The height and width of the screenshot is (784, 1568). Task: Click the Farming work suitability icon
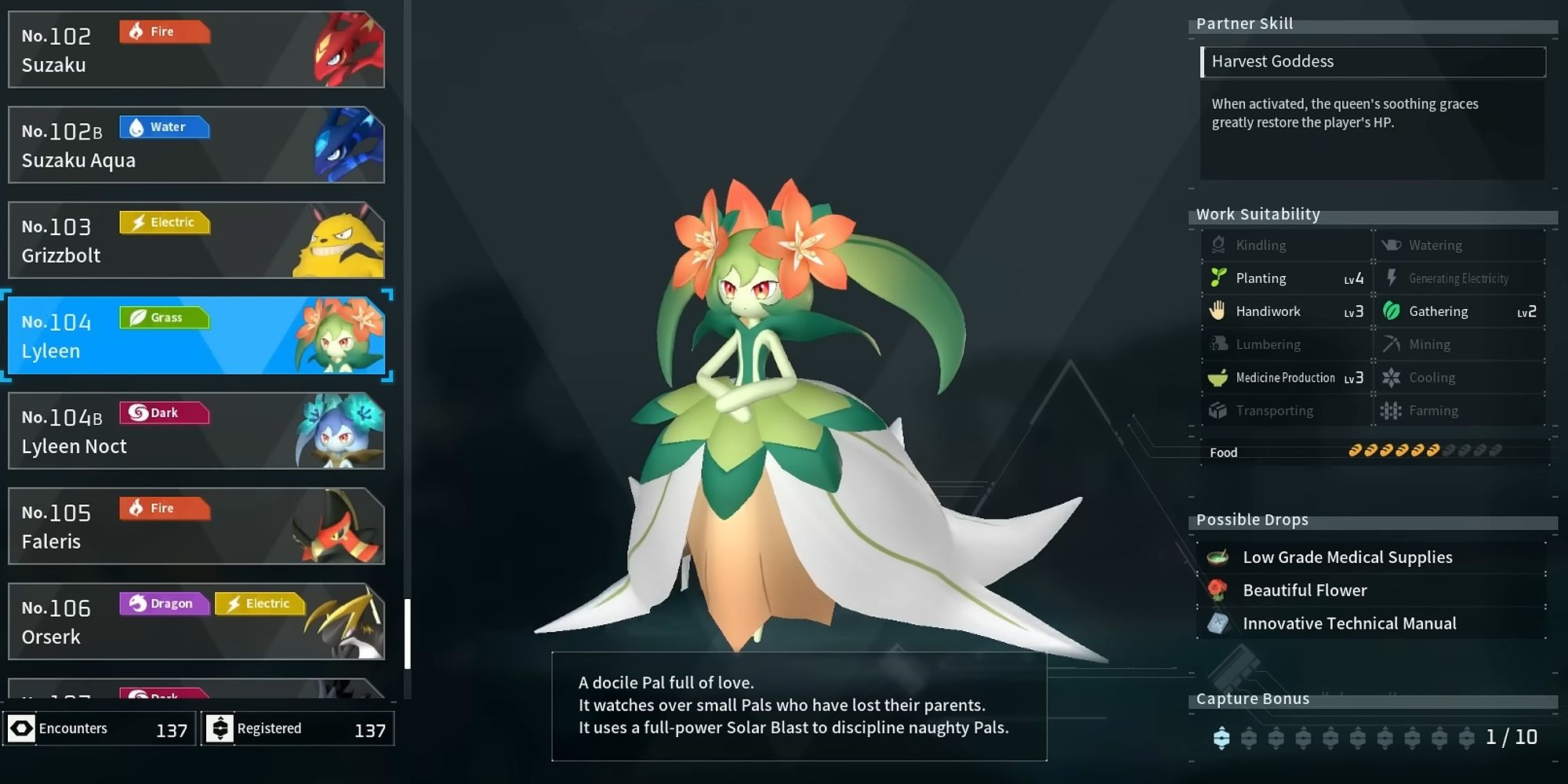pyautogui.click(x=1392, y=410)
